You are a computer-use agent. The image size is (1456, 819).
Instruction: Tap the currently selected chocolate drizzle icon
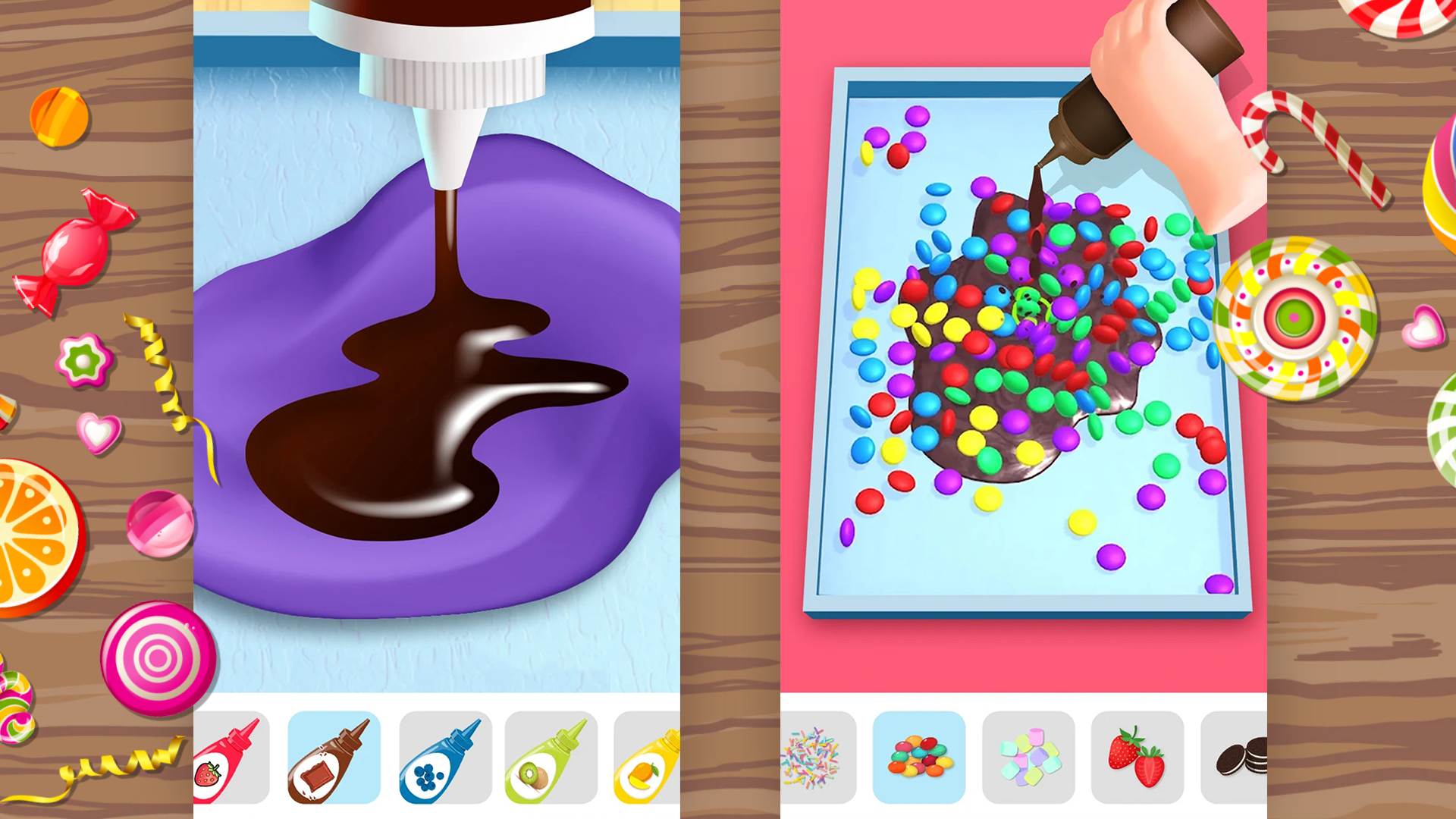334,756
